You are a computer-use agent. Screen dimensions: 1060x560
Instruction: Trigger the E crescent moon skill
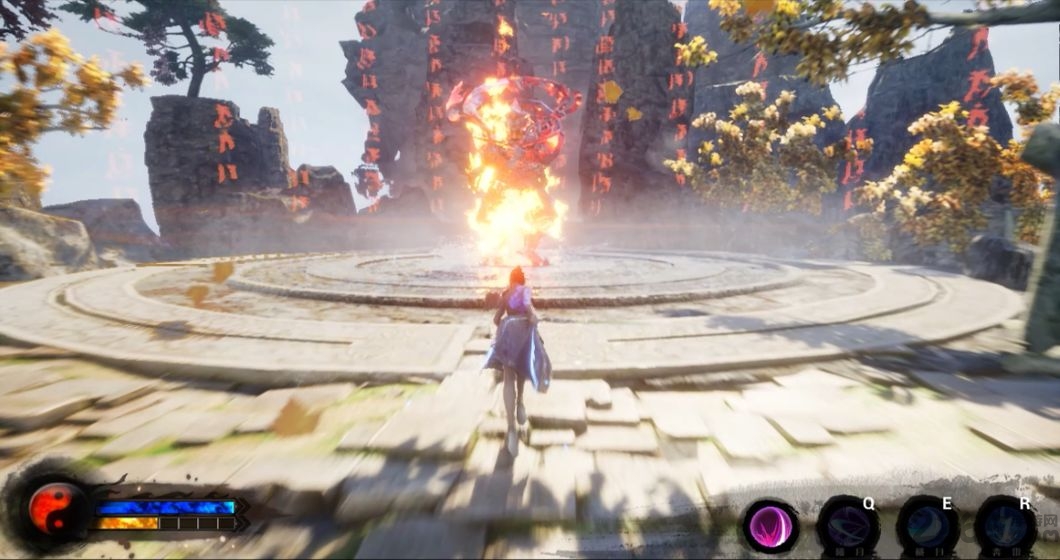point(927,525)
